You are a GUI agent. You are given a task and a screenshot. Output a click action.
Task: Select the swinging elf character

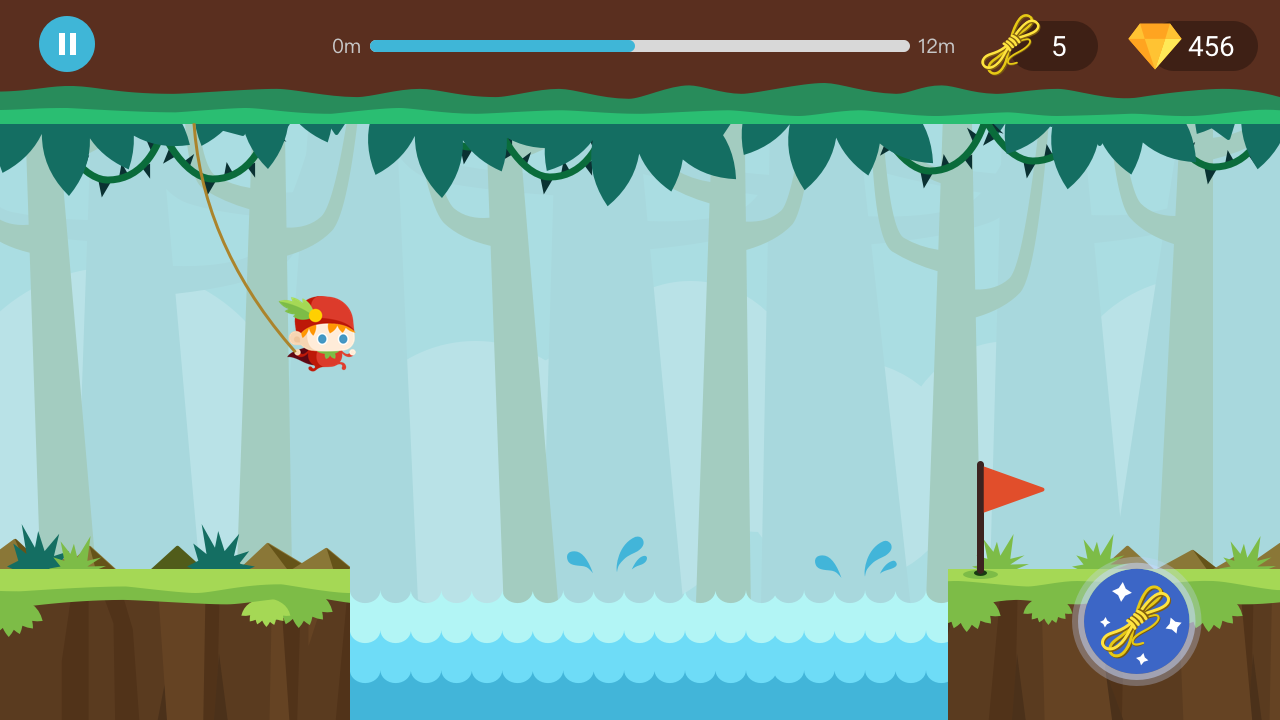tap(322, 335)
